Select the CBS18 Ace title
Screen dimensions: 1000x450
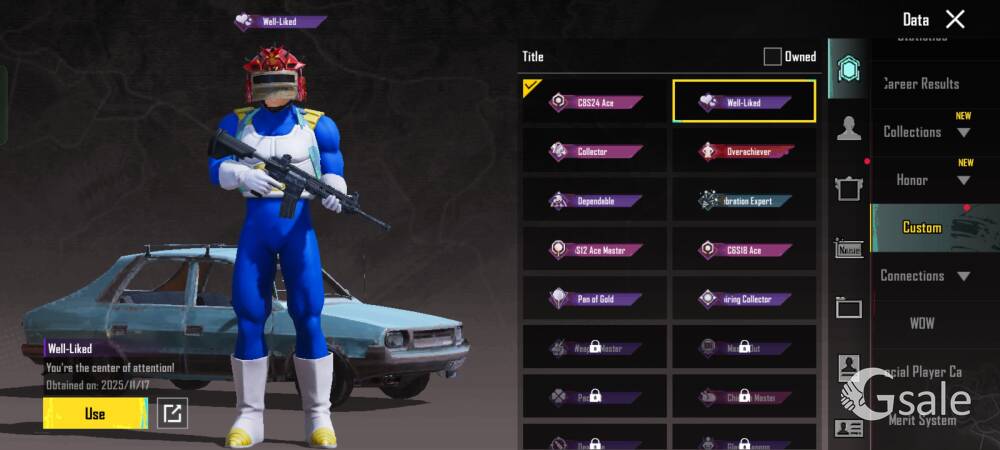click(745, 250)
